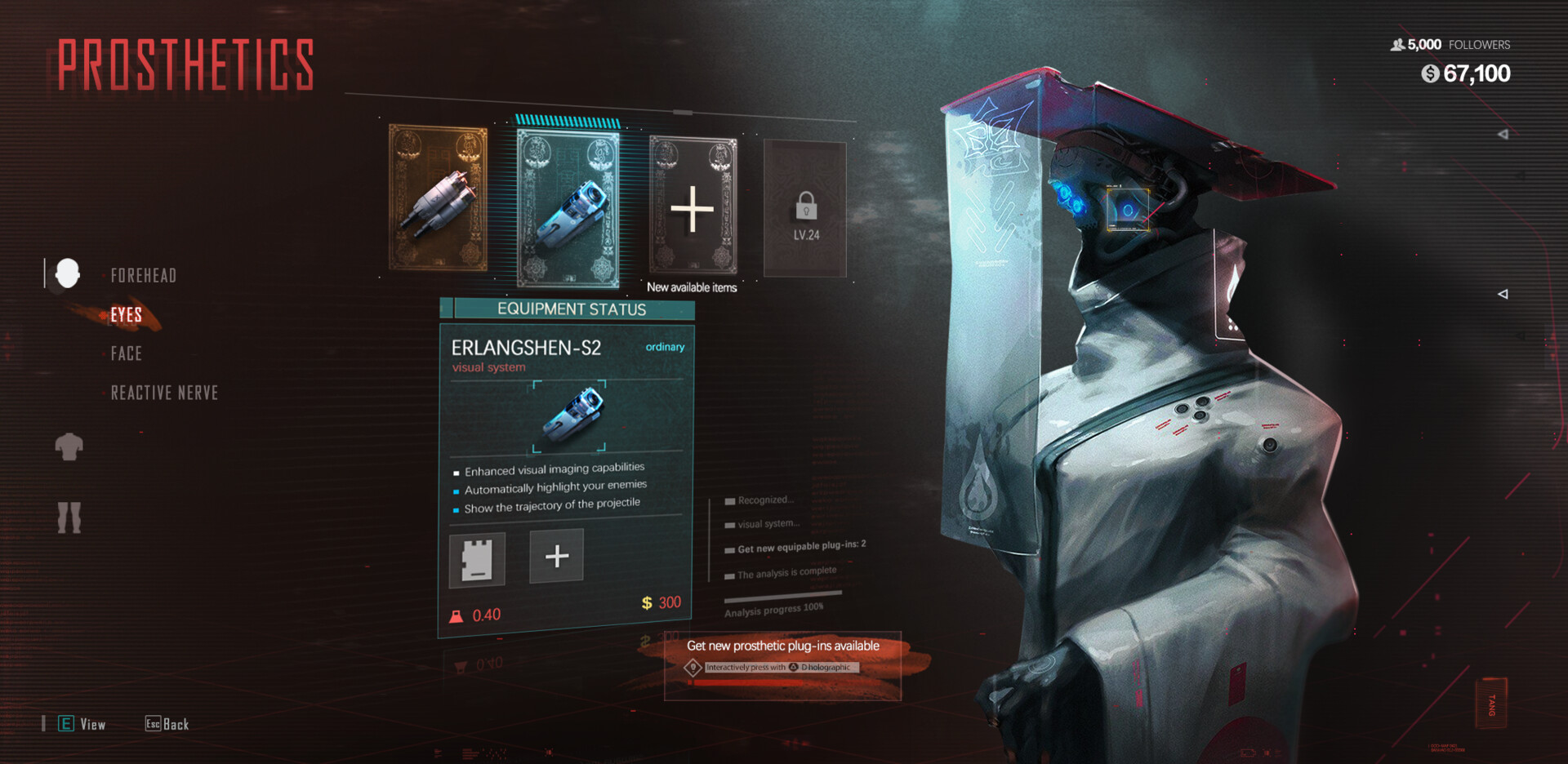Select the installed plug-in chip slot
Screen dimensions: 1568x764
click(x=478, y=559)
